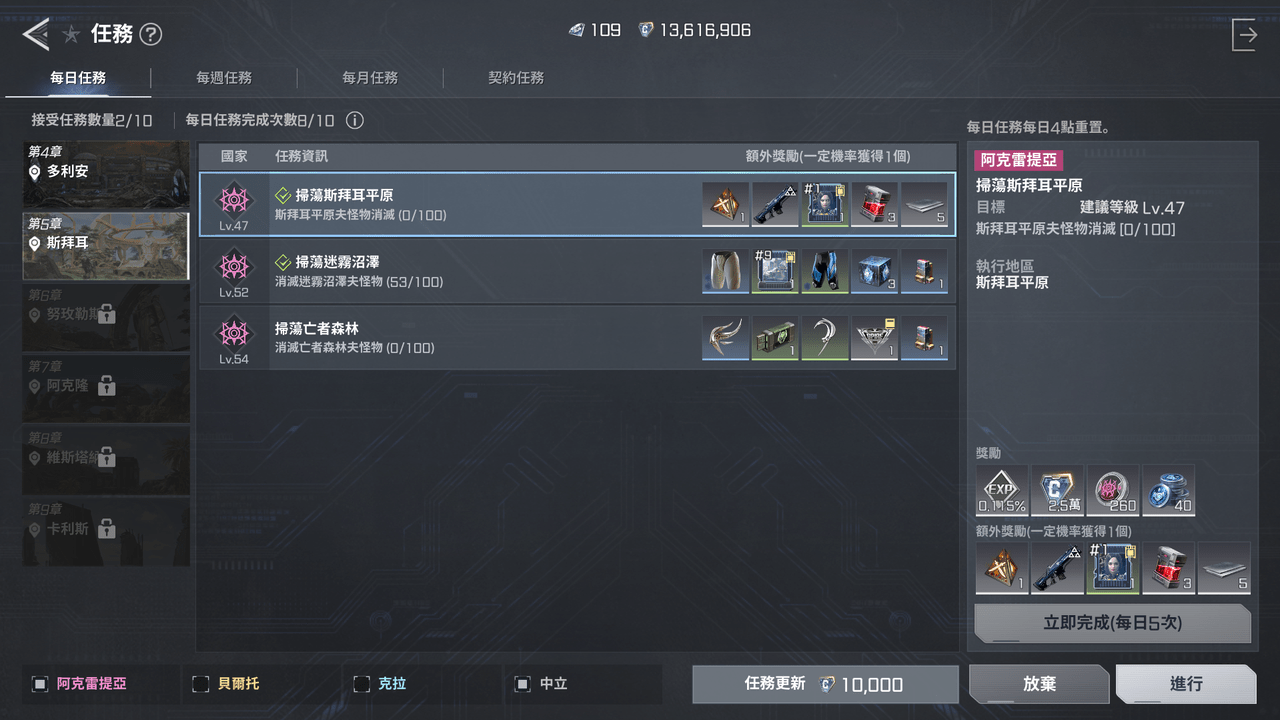Click the pink faction emblem of Lv.47 quest

pos(234,199)
